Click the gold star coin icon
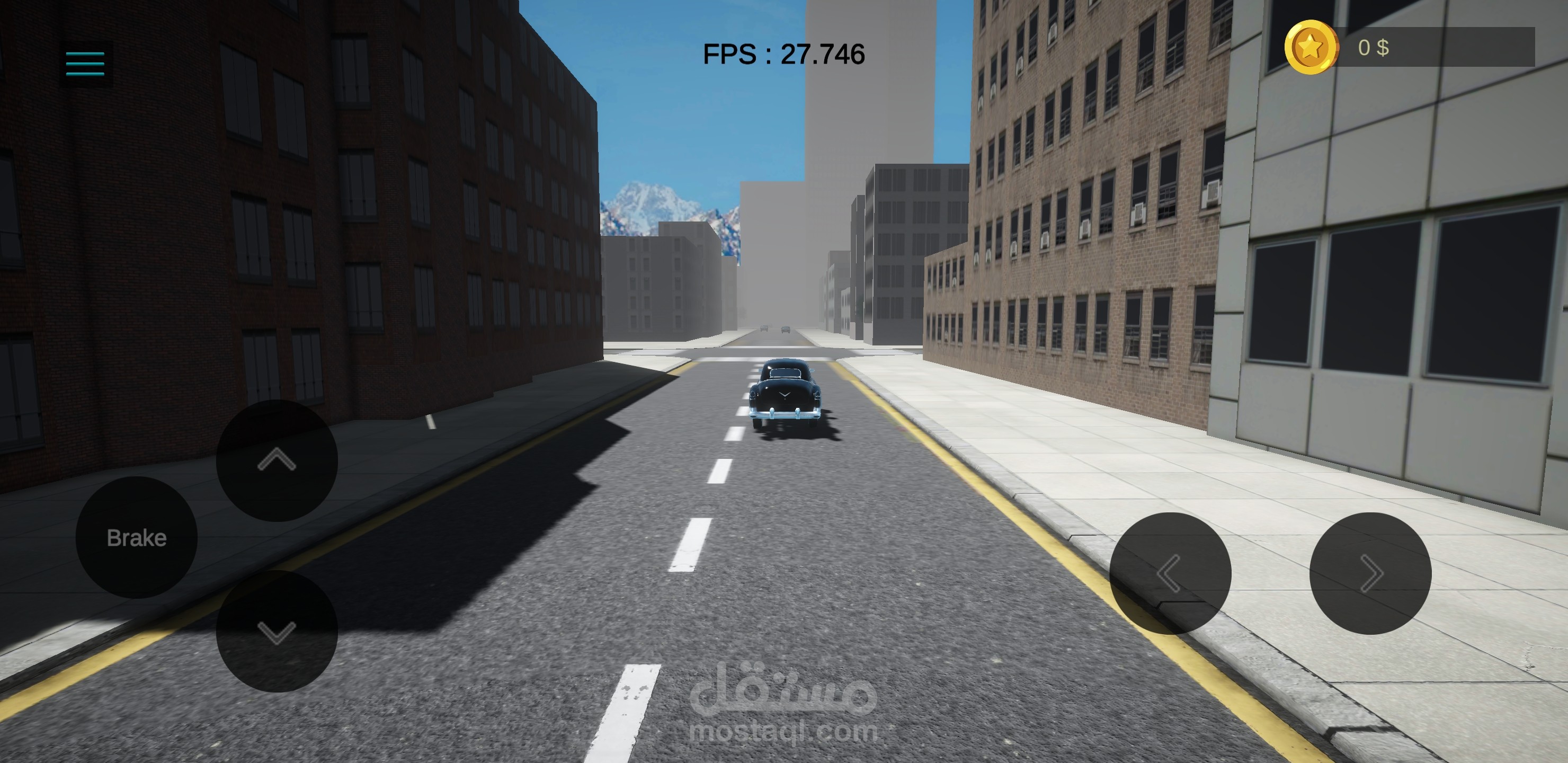This screenshot has height=763, width=1568. 1311,48
